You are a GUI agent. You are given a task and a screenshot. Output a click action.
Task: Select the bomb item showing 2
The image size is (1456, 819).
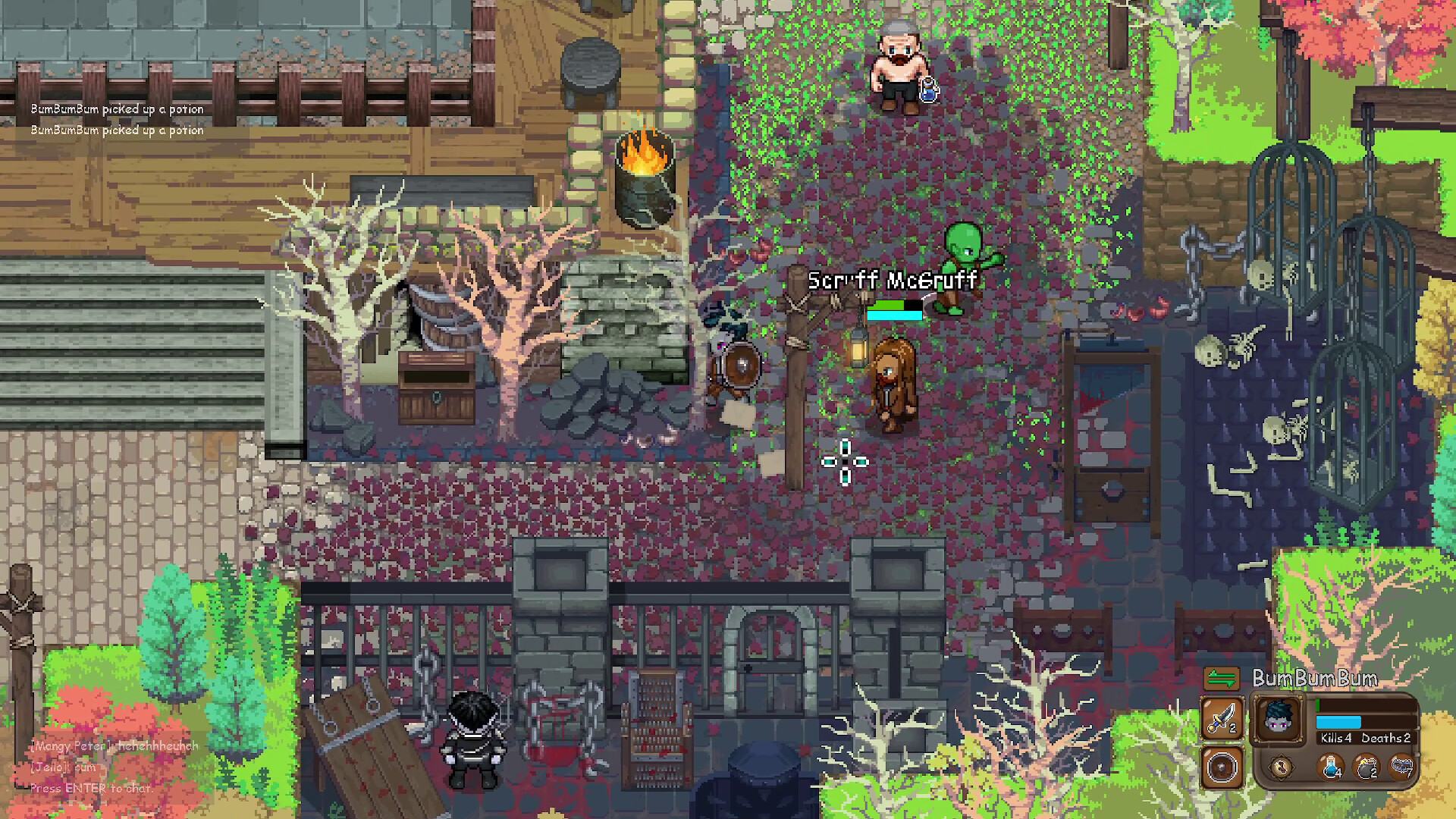click(1365, 768)
